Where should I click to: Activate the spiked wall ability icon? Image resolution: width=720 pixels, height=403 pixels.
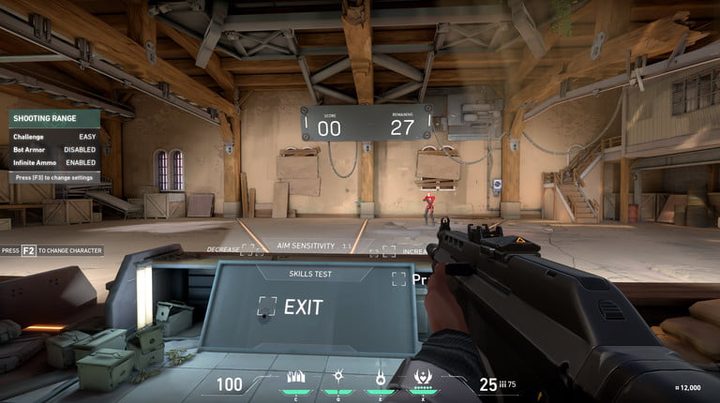coord(295,378)
